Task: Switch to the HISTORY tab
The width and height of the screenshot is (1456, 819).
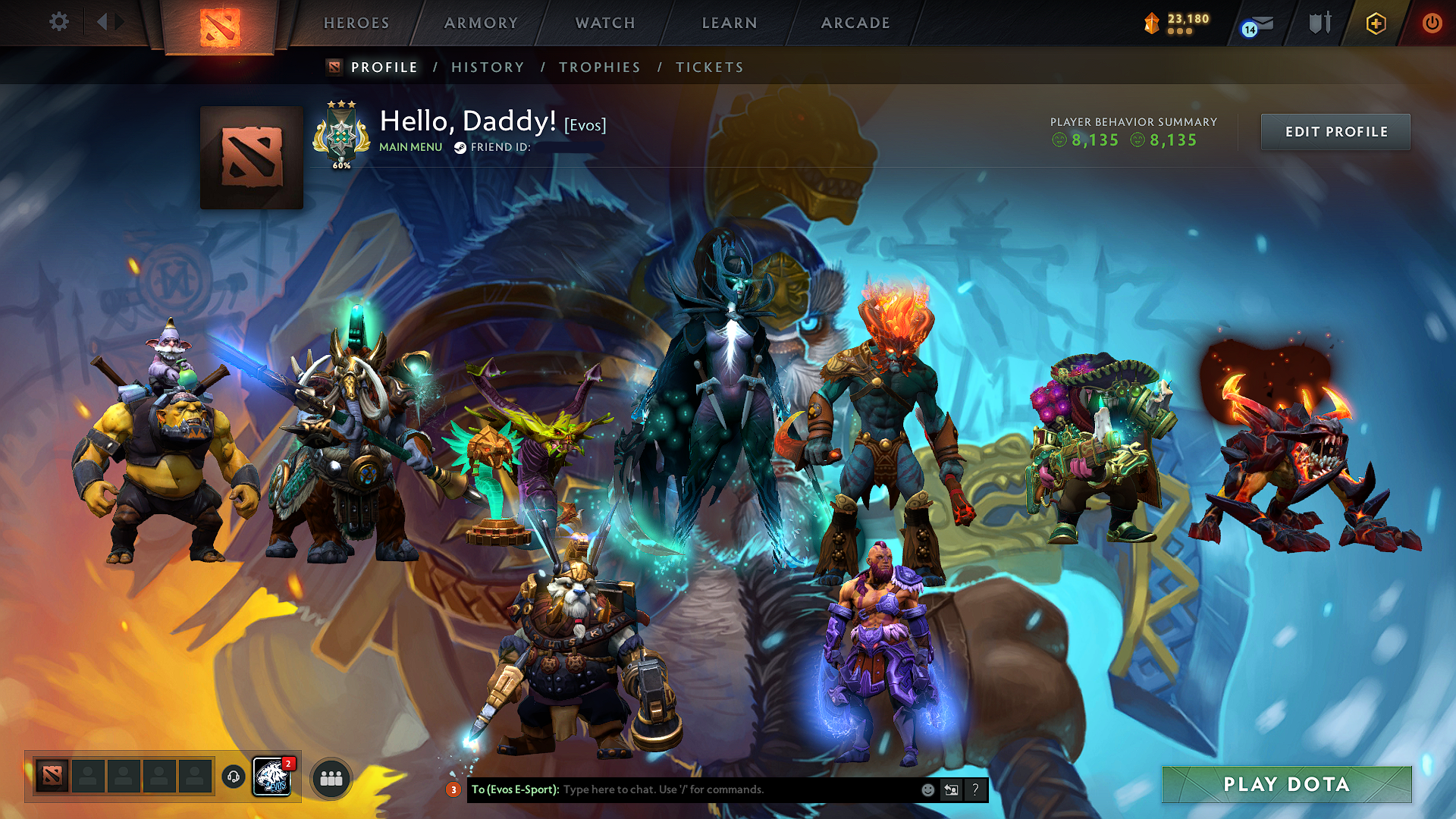Action: click(487, 67)
